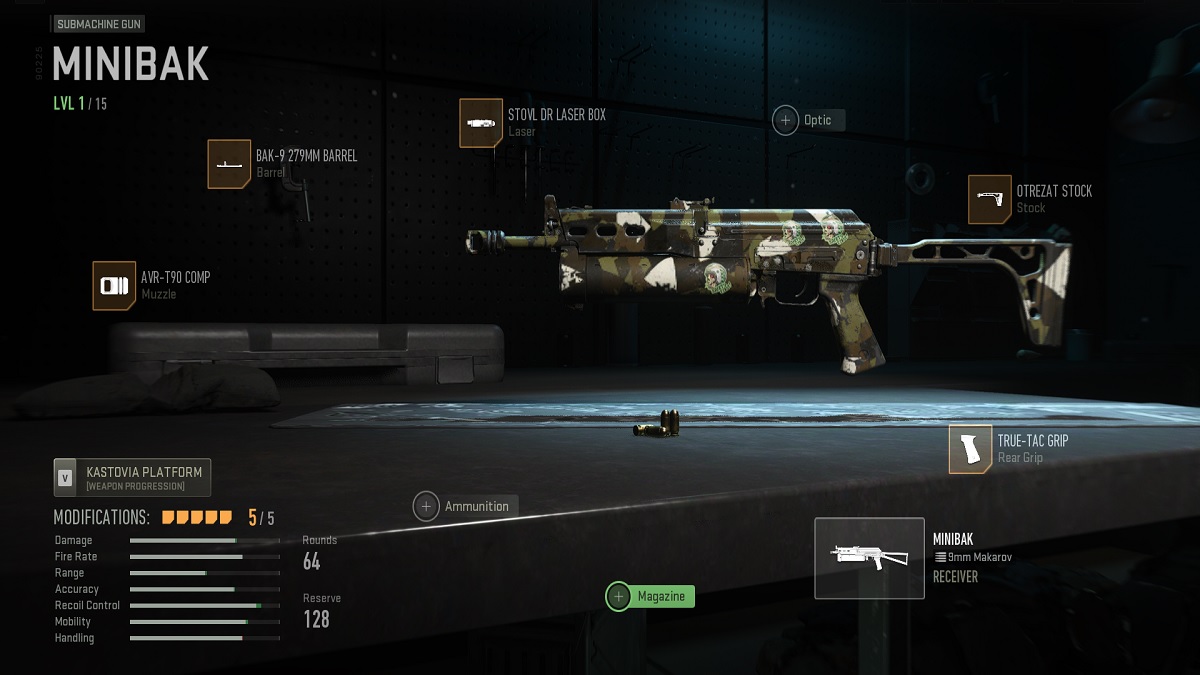
Task: Open Kastovia Platform weapon progression
Action: click(x=133, y=478)
